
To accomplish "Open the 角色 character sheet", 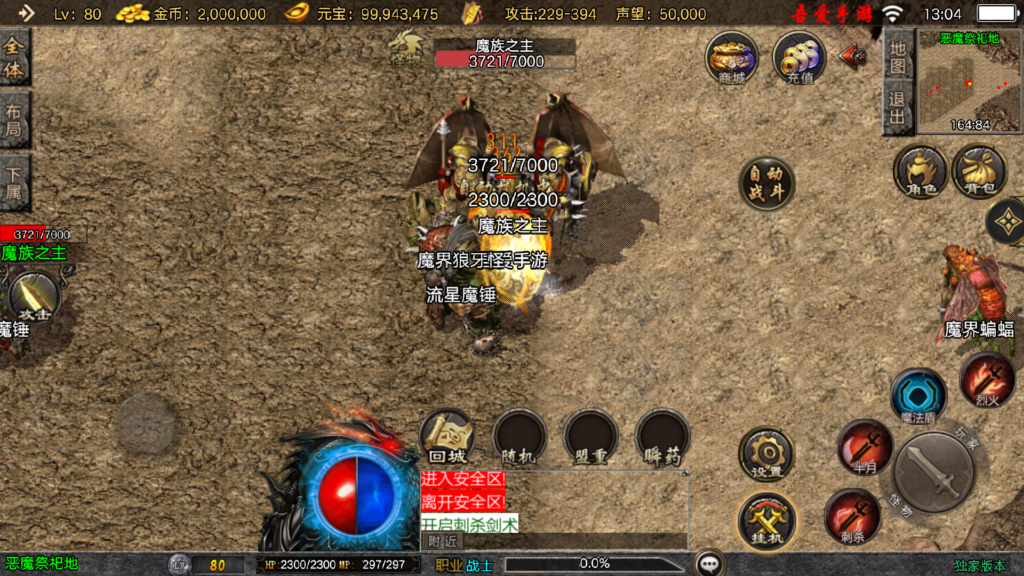I will coord(920,171).
